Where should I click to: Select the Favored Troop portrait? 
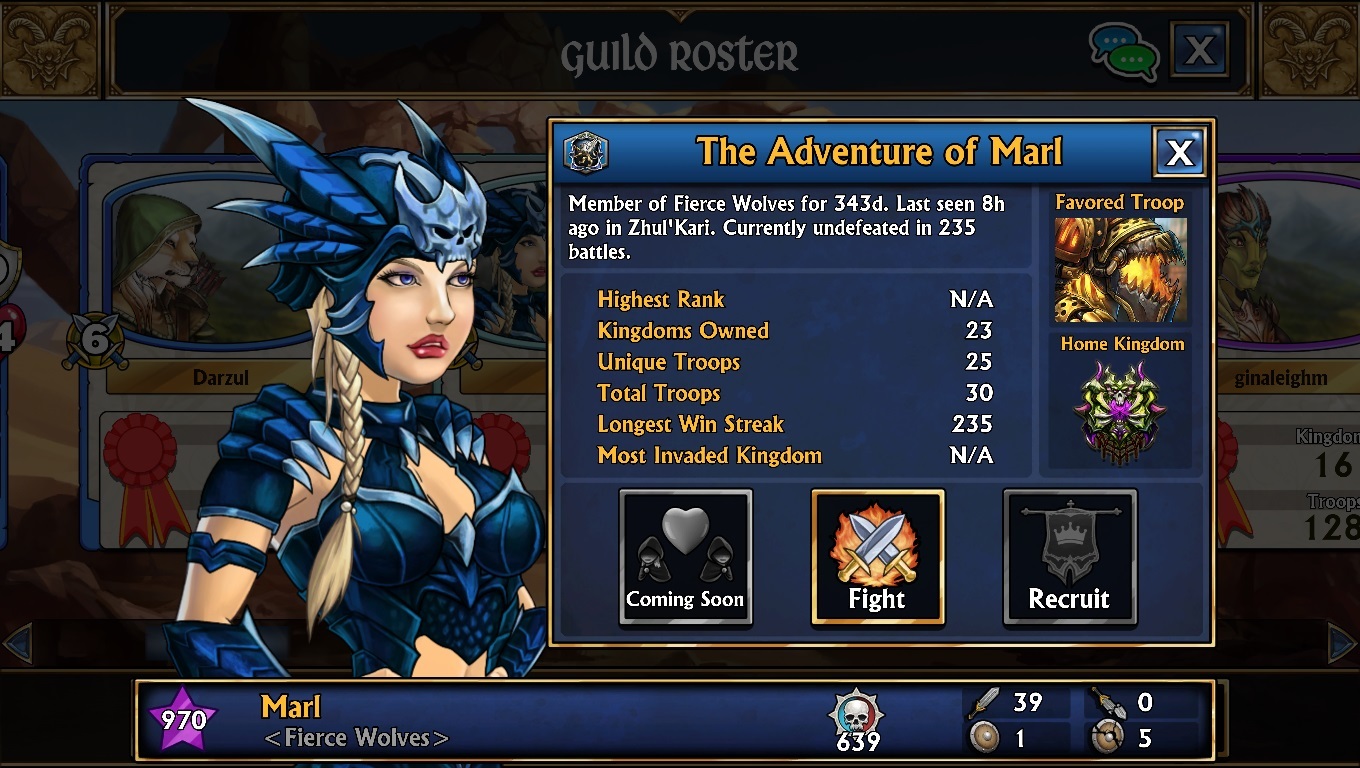pos(1120,269)
